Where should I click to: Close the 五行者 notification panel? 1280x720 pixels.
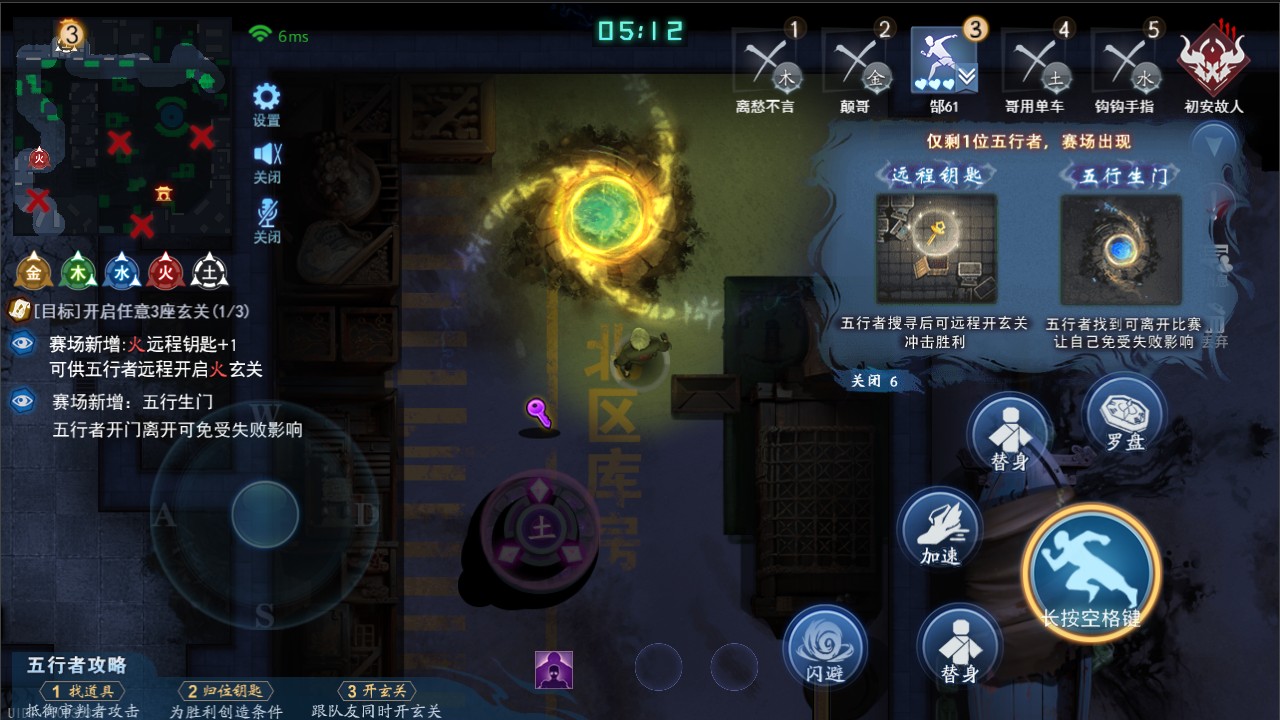point(873,381)
